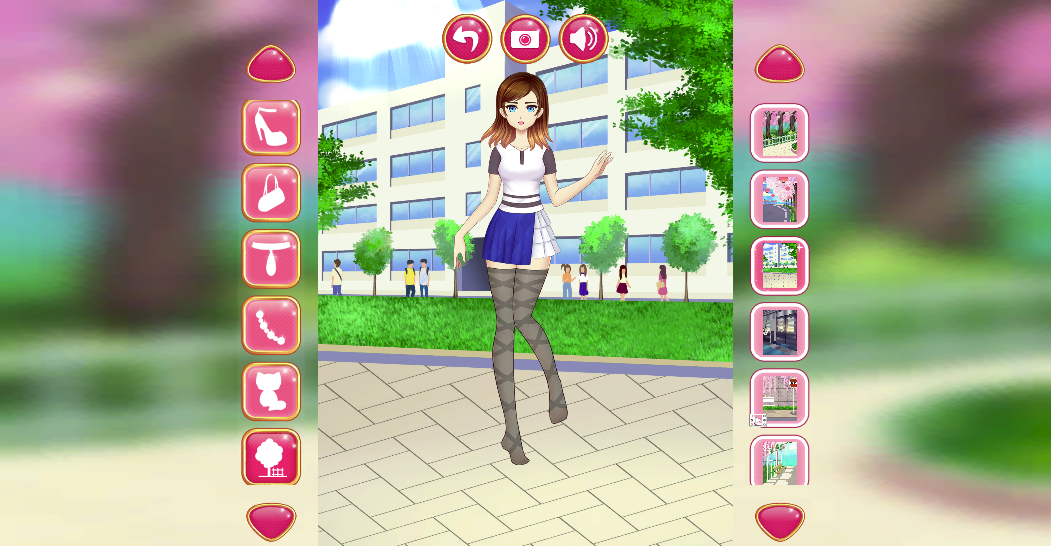Choose the dark night street background
The image size is (1051, 546).
(780, 331)
